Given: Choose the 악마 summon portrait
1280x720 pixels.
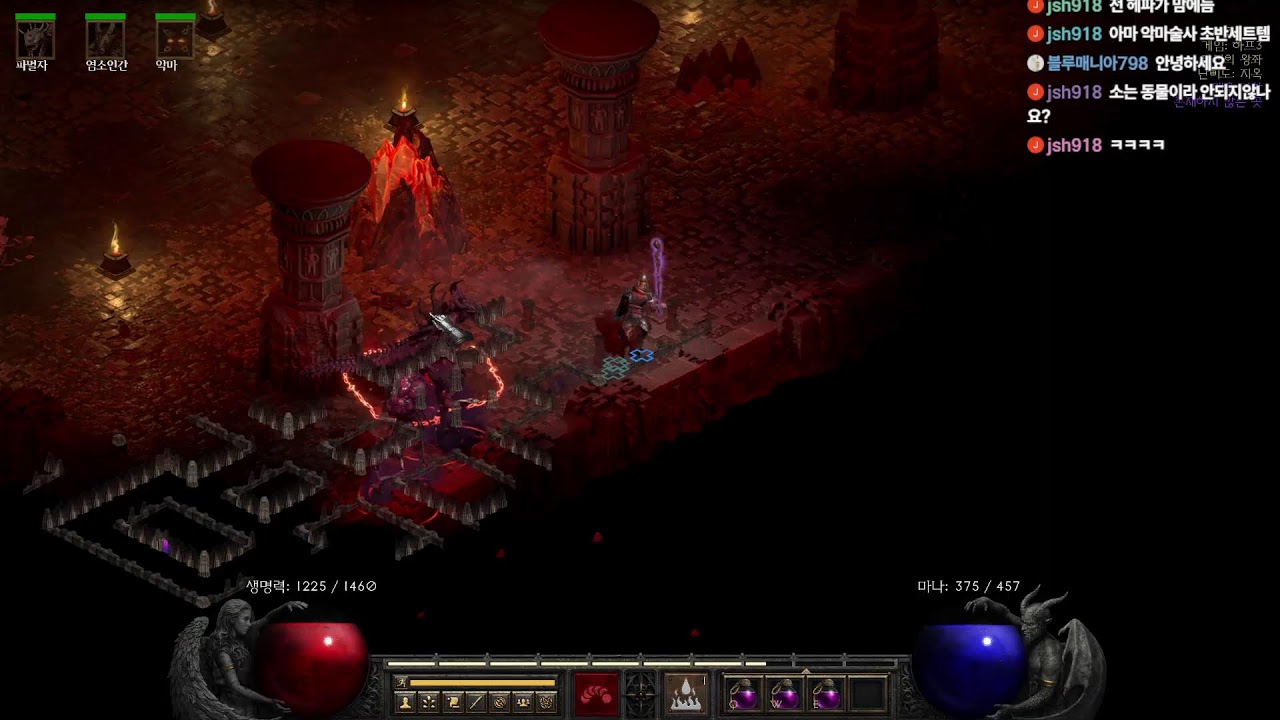Looking at the screenshot, I should click(x=175, y=39).
